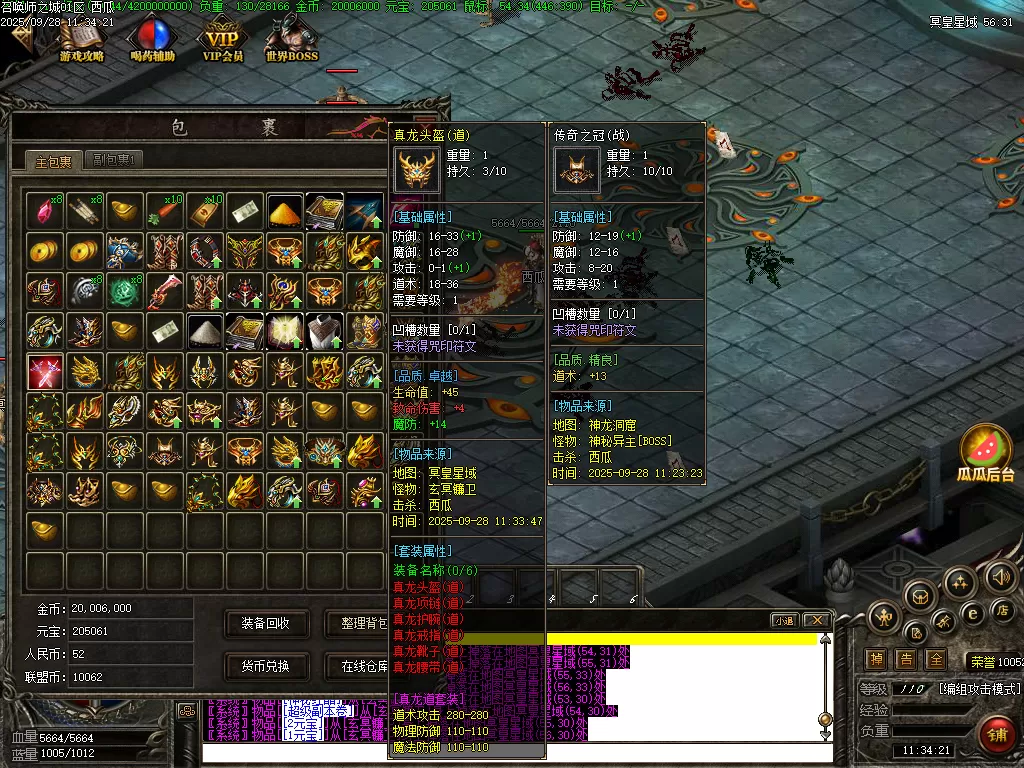
Task: Click the 装备回收 equipment recycle button
Action: (265, 623)
